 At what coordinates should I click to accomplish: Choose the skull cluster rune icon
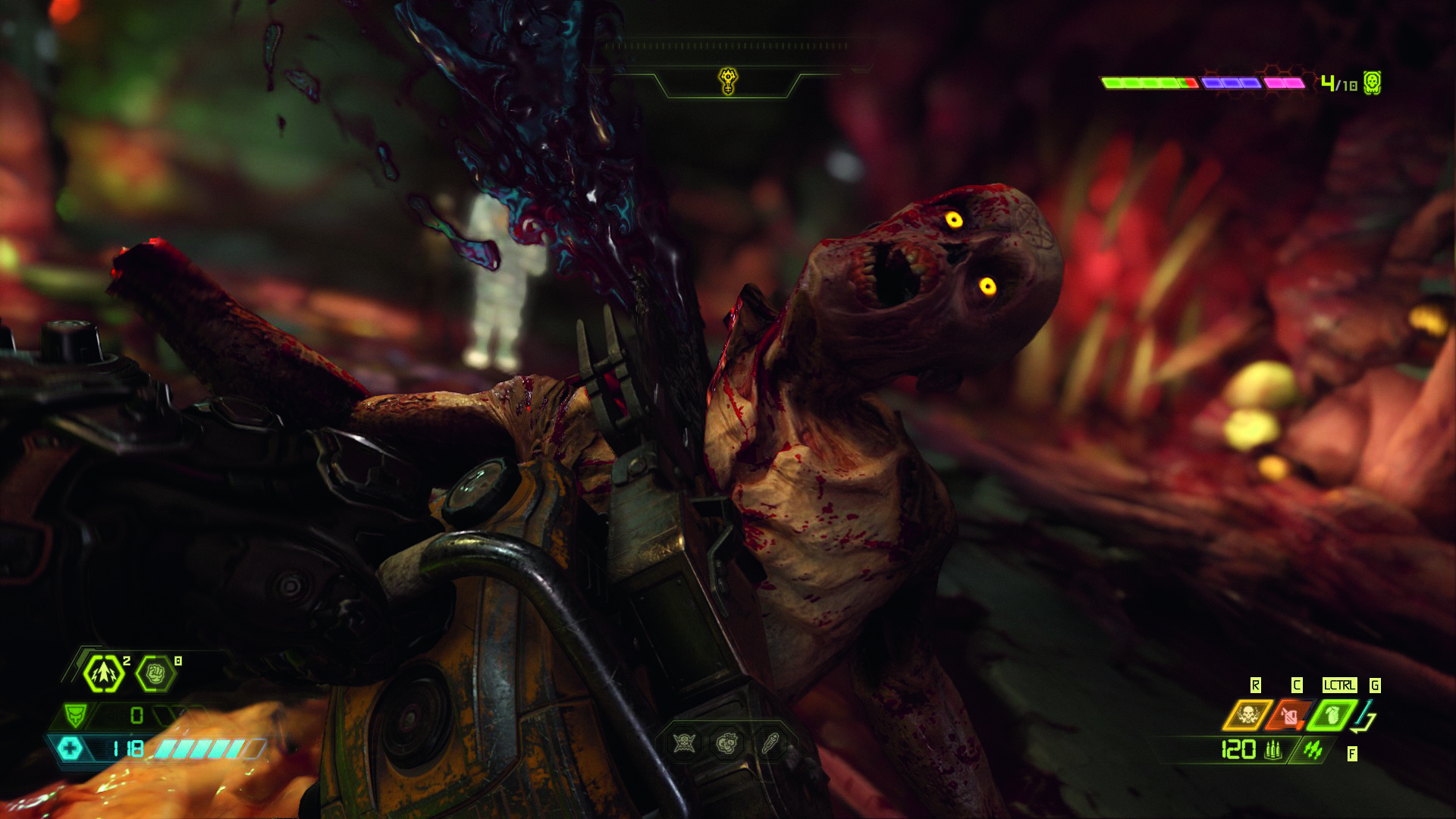point(728,743)
